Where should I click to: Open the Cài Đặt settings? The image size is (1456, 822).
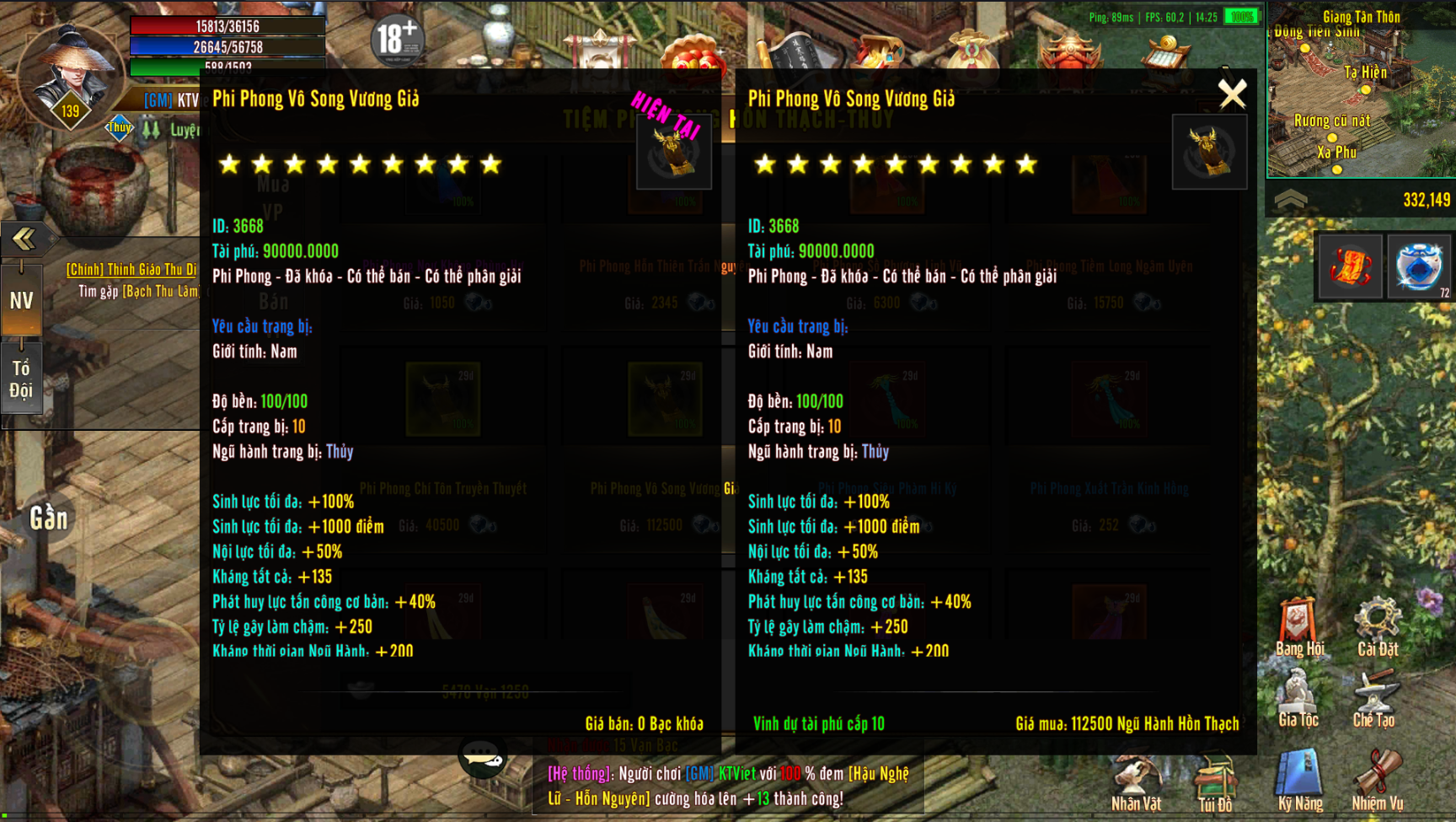[1377, 626]
